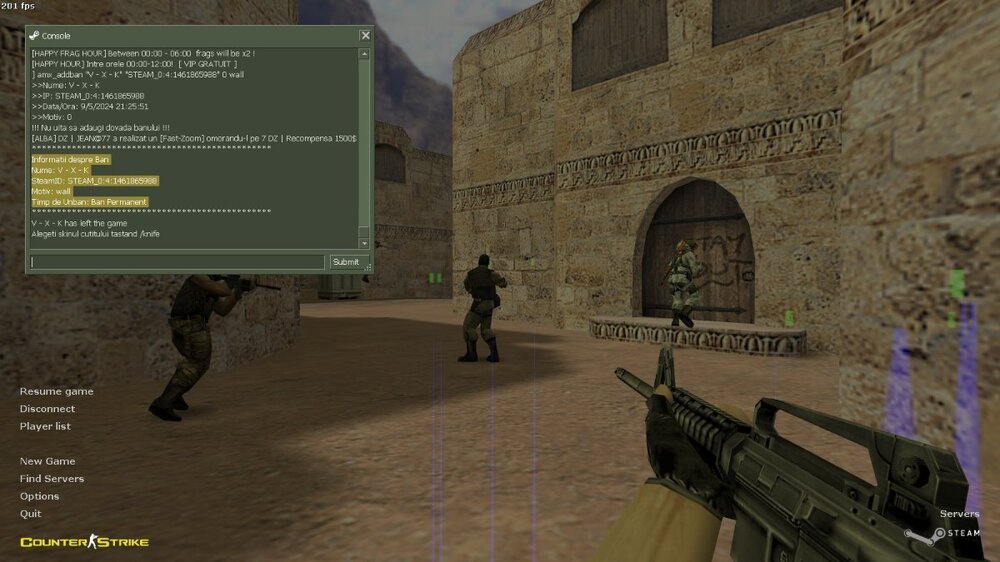This screenshot has height=562, width=1000.
Task: Submit the console command
Action: click(x=345, y=262)
